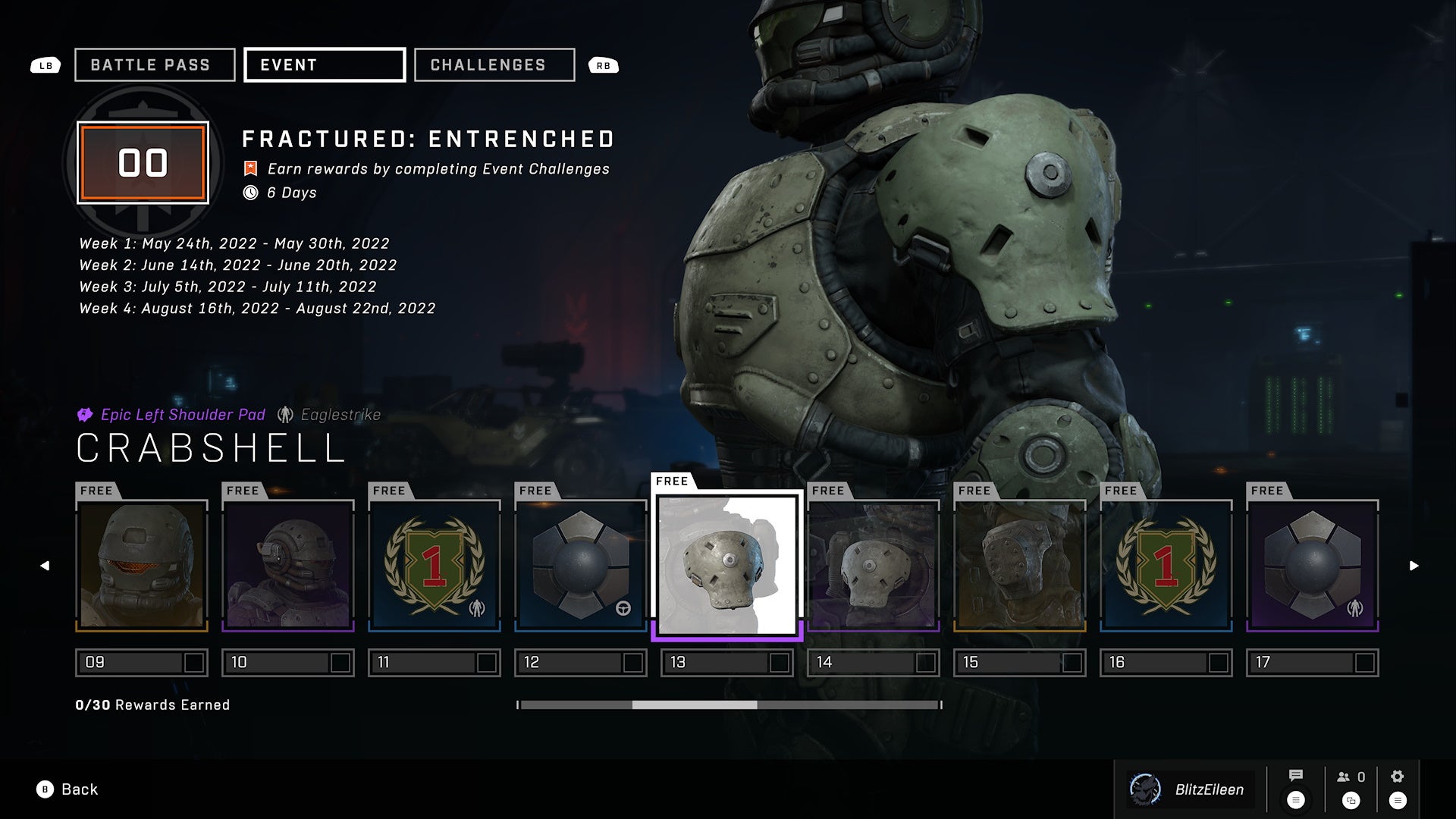Open the BlitzEileen player profile
The image size is (1456, 819).
1191,789
